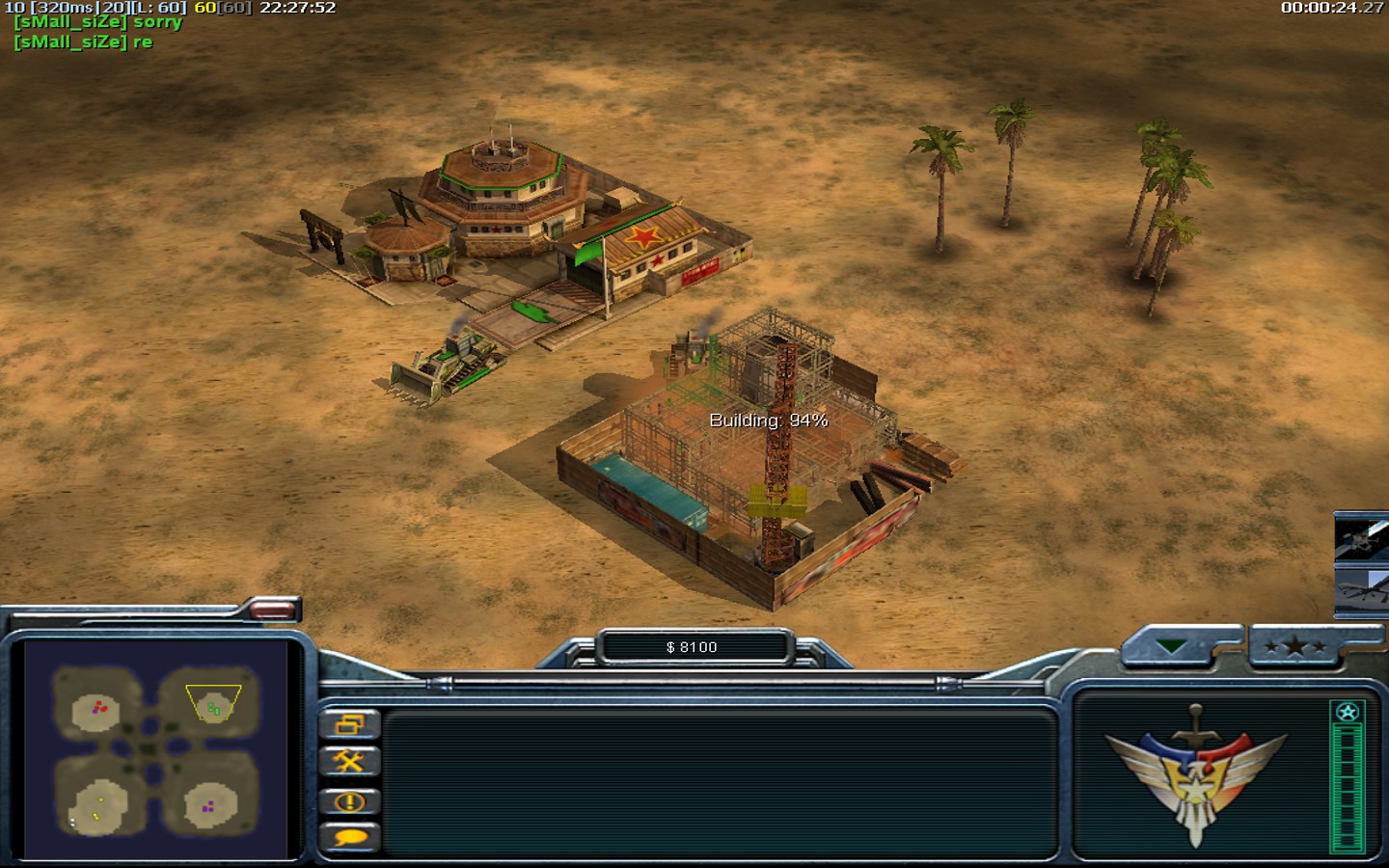Select the satellite power shortcut icon
The width and height of the screenshot is (1389, 868).
click(x=1362, y=538)
